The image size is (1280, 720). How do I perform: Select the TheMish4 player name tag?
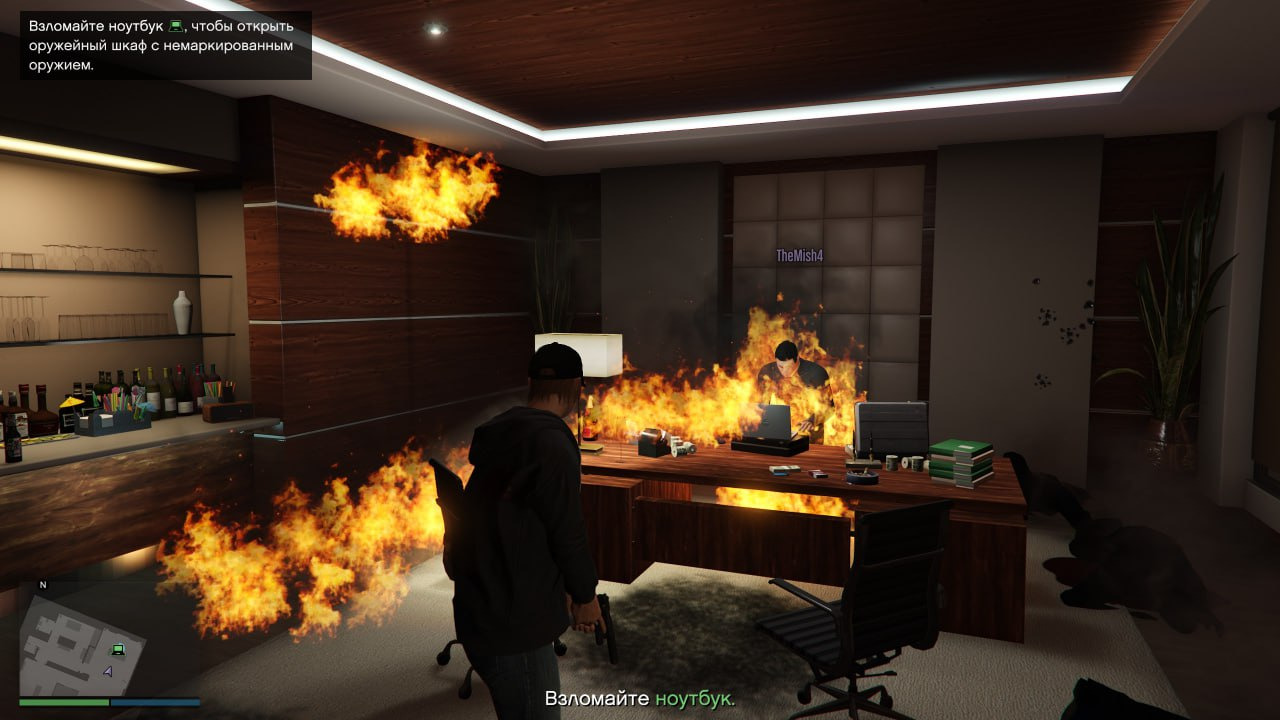(x=799, y=256)
